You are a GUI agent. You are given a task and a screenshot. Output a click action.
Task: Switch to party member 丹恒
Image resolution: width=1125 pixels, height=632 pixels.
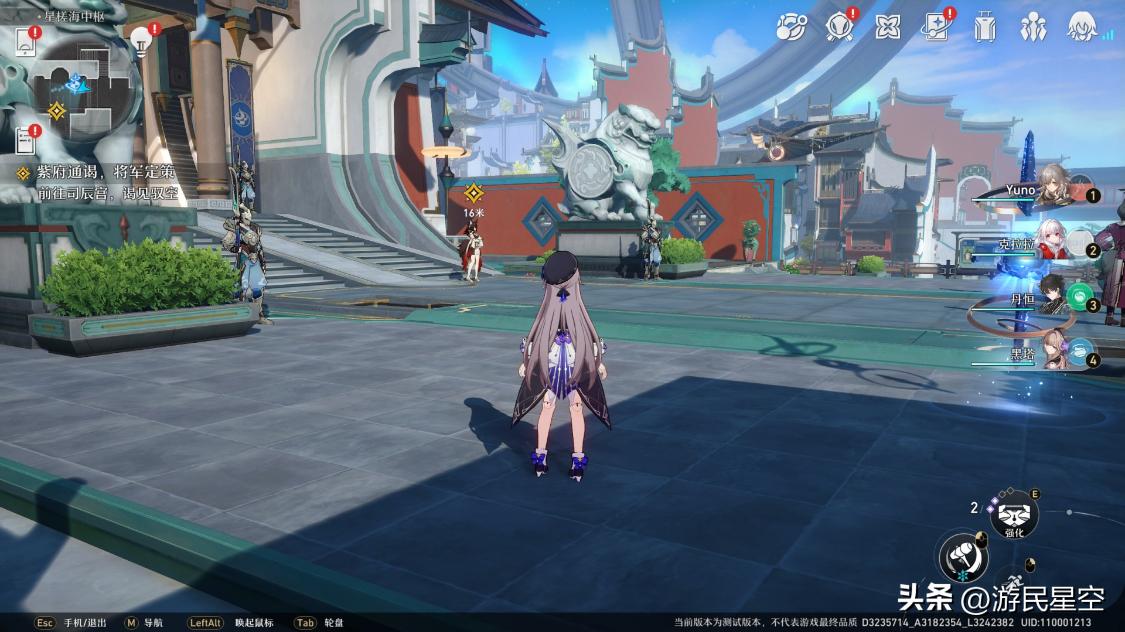pos(1048,299)
